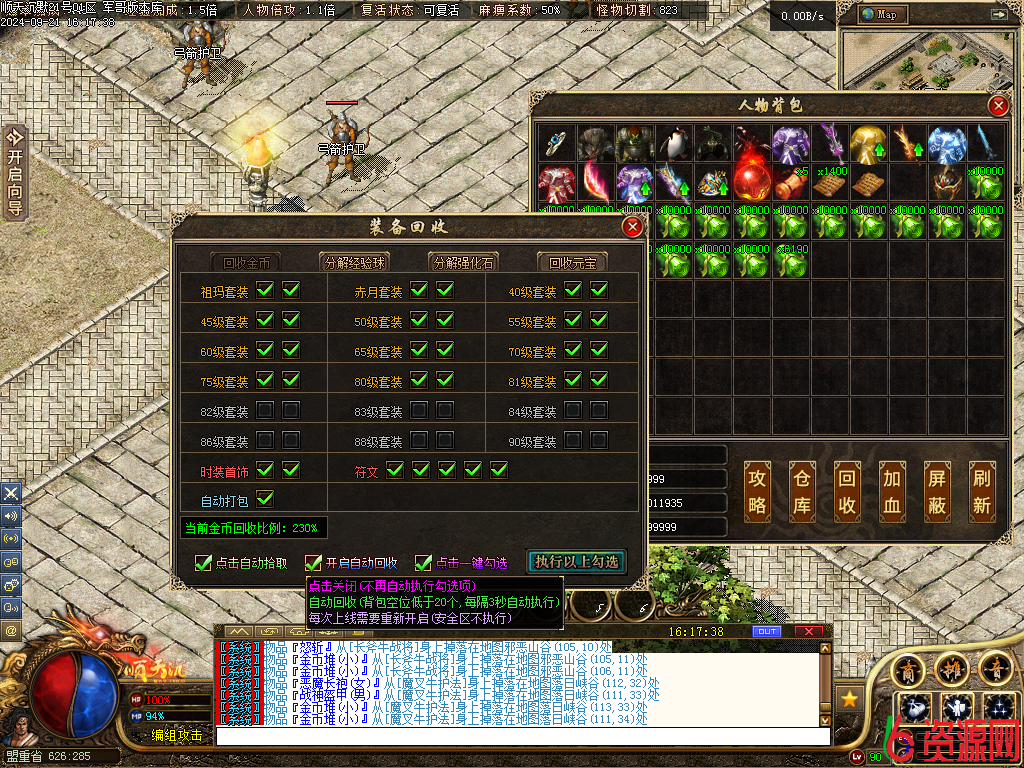1024x768 pixels.
Task: Open the 攻略 guide button
Action: click(757, 491)
